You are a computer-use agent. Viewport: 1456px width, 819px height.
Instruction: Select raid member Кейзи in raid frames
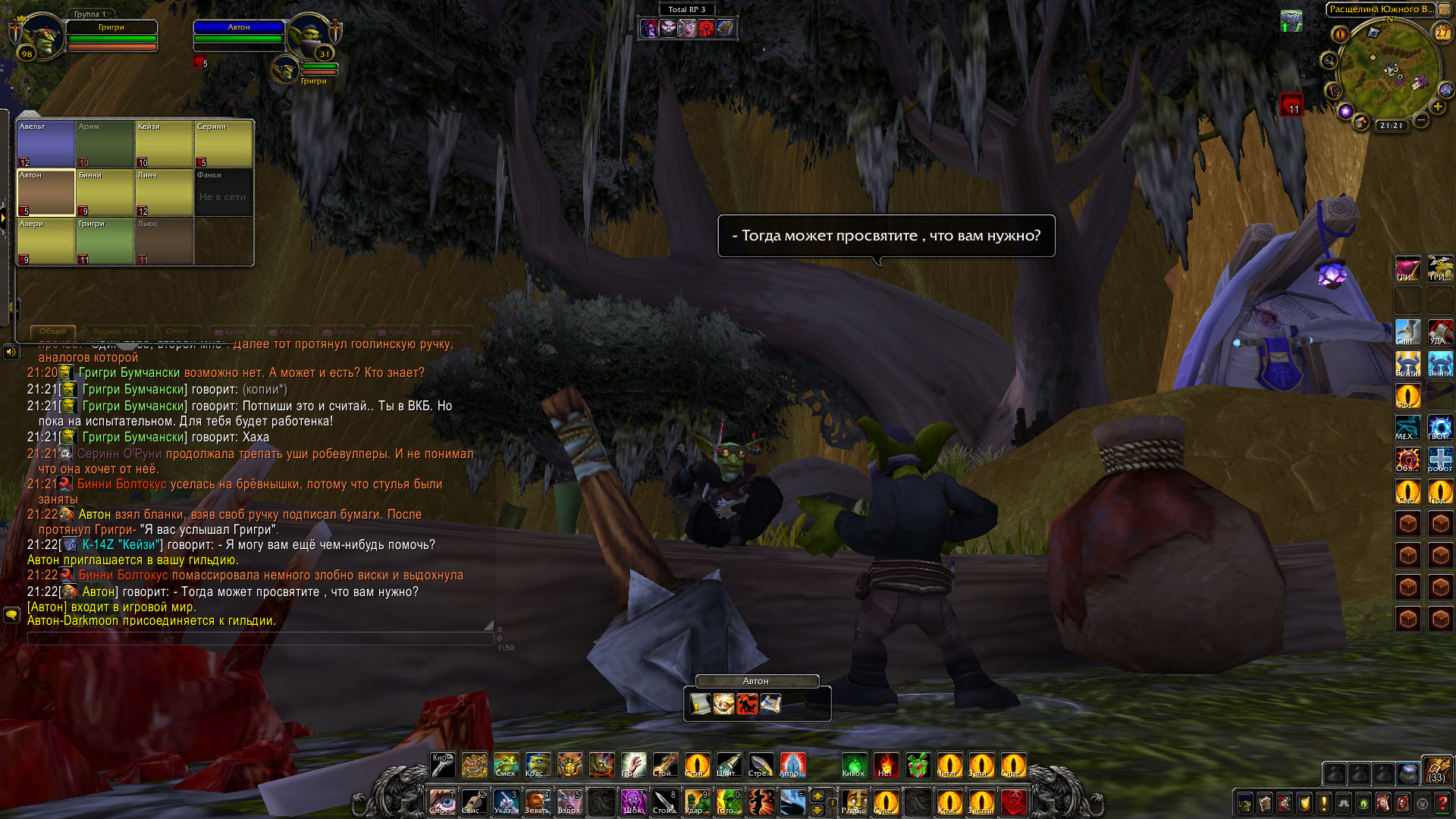(x=164, y=144)
